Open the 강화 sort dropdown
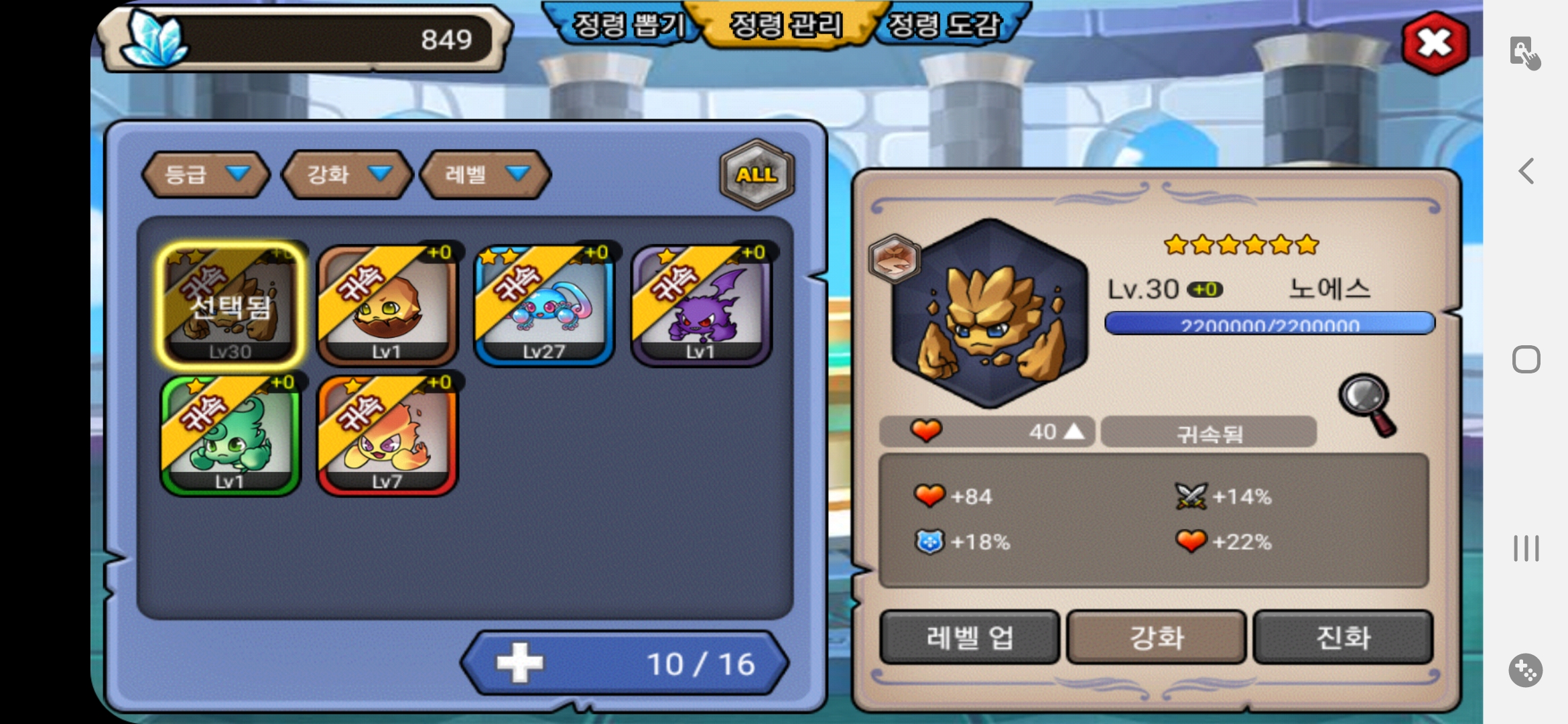The width and height of the screenshot is (1568, 724). coord(346,174)
